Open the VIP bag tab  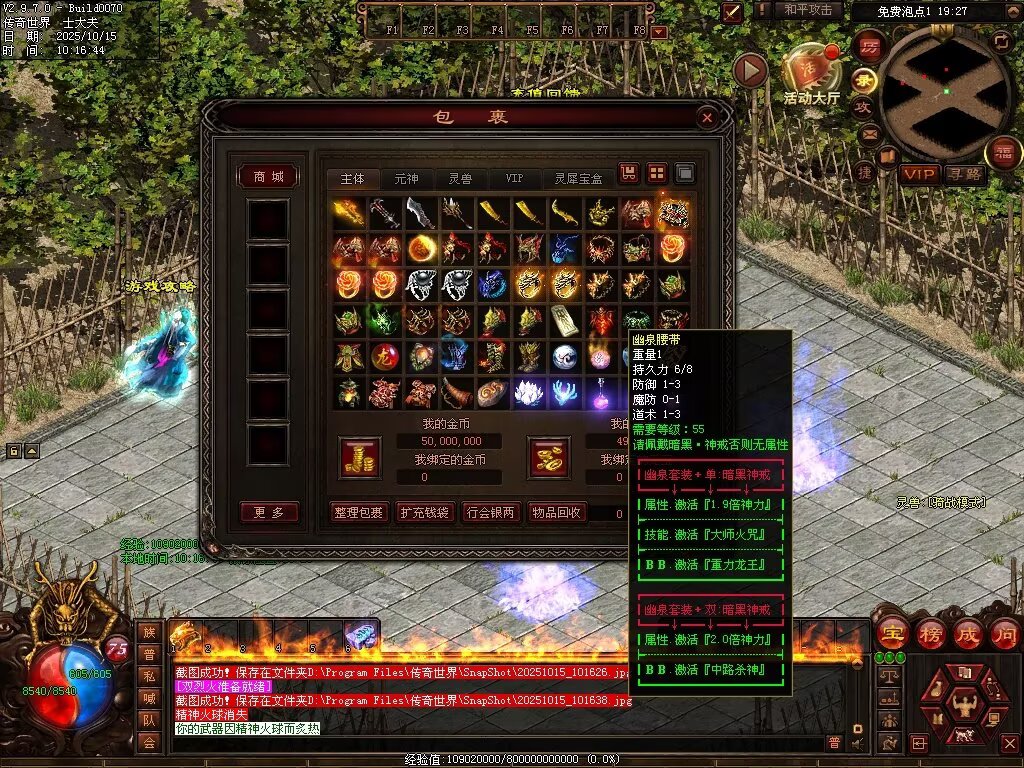[514, 179]
